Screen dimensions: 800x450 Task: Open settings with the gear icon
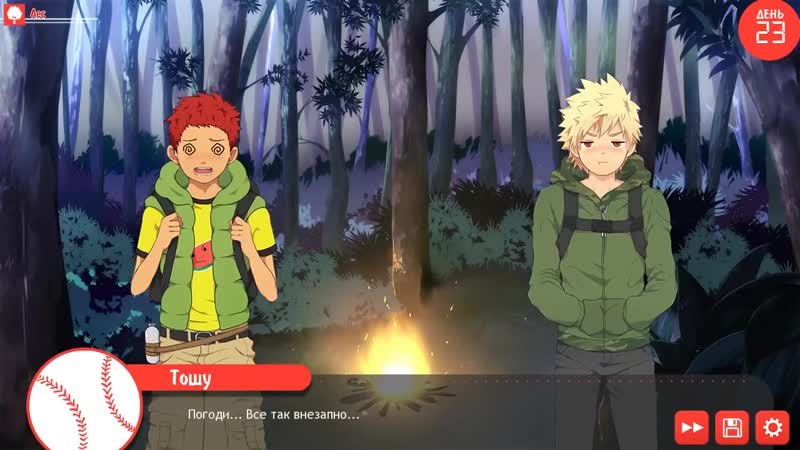(772, 427)
